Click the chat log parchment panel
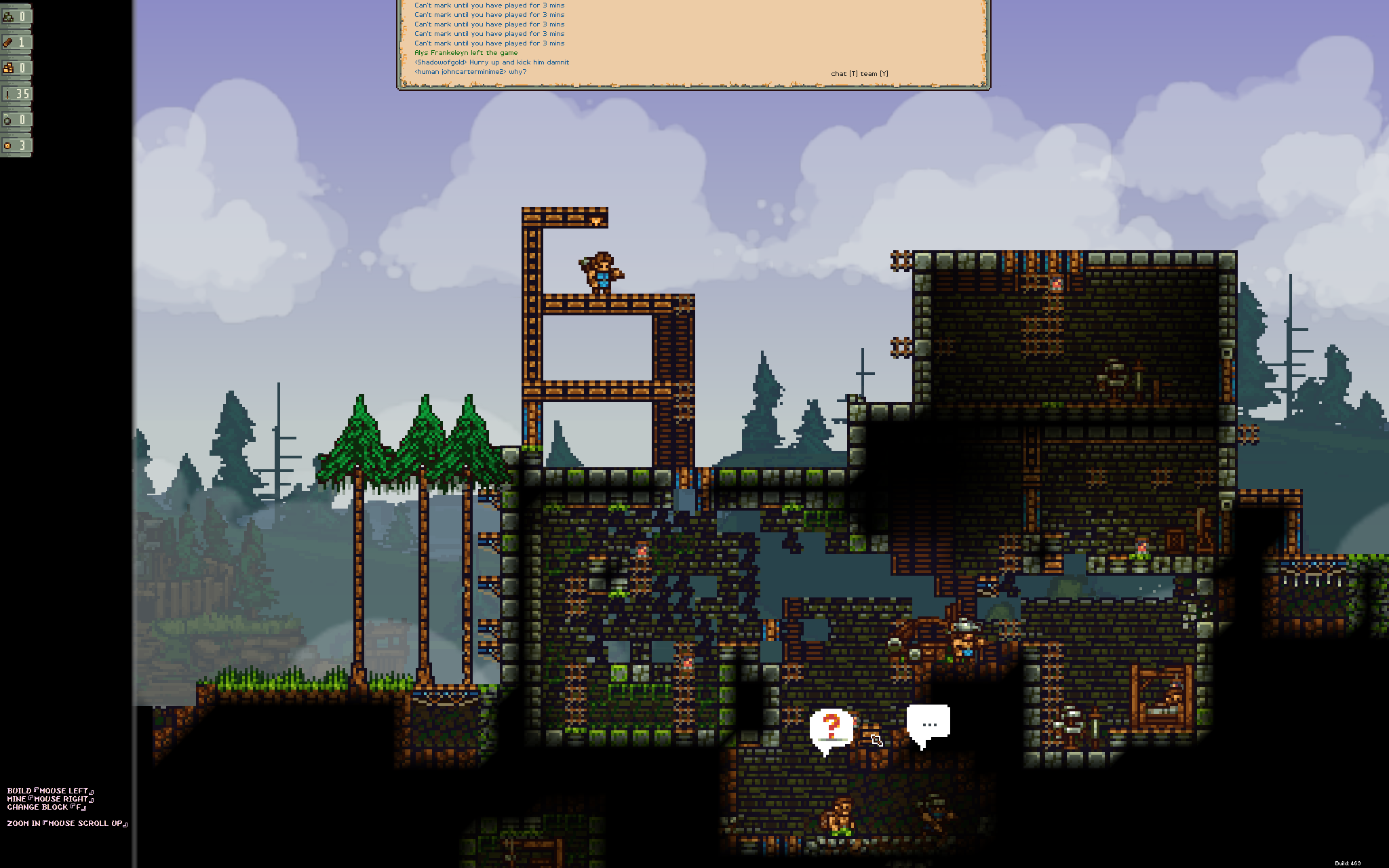The height and width of the screenshot is (868, 1389). click(693, 42)
